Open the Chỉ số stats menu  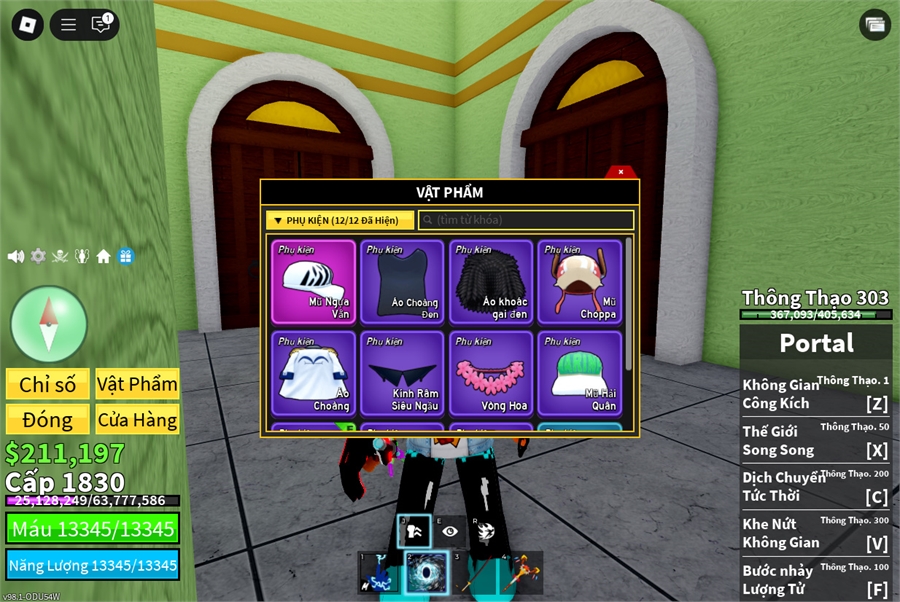click(48, 385)
